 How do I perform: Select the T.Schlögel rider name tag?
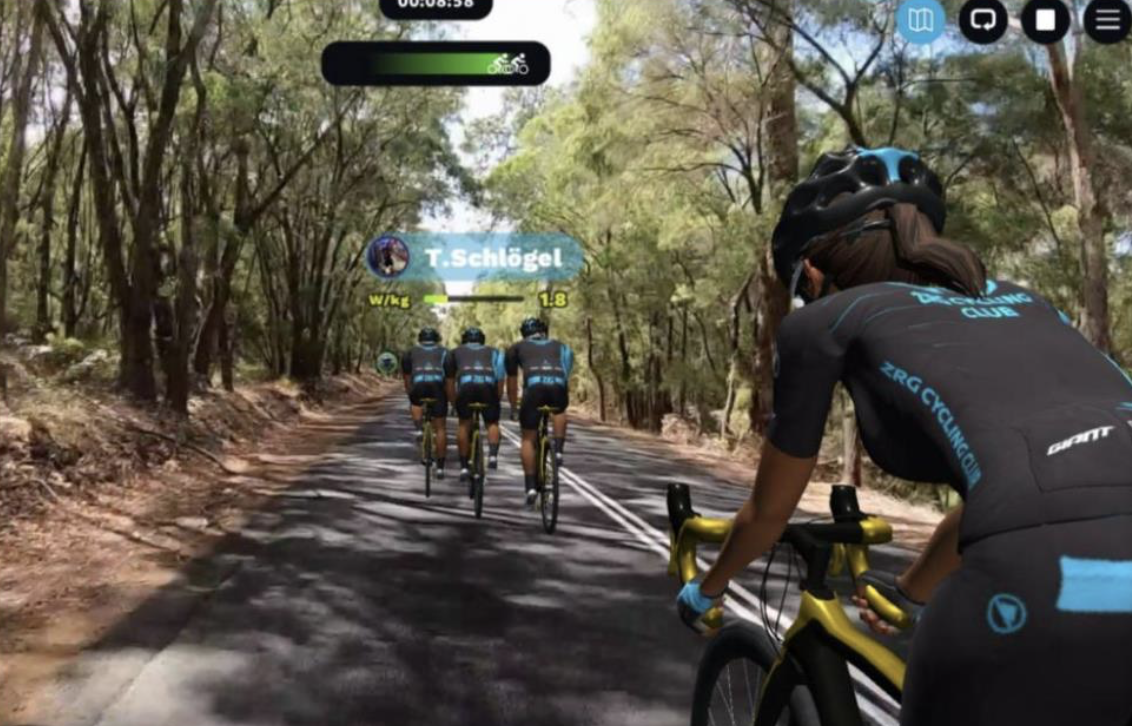[x=493, y=258]
